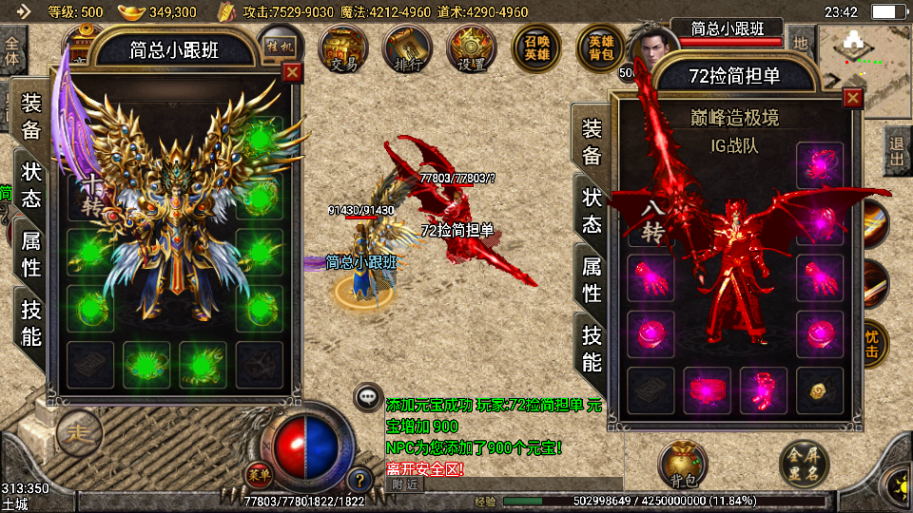Close the 72捡简担单 equipment panel
This screenshot has width=913, height=513.
[852, 98]
